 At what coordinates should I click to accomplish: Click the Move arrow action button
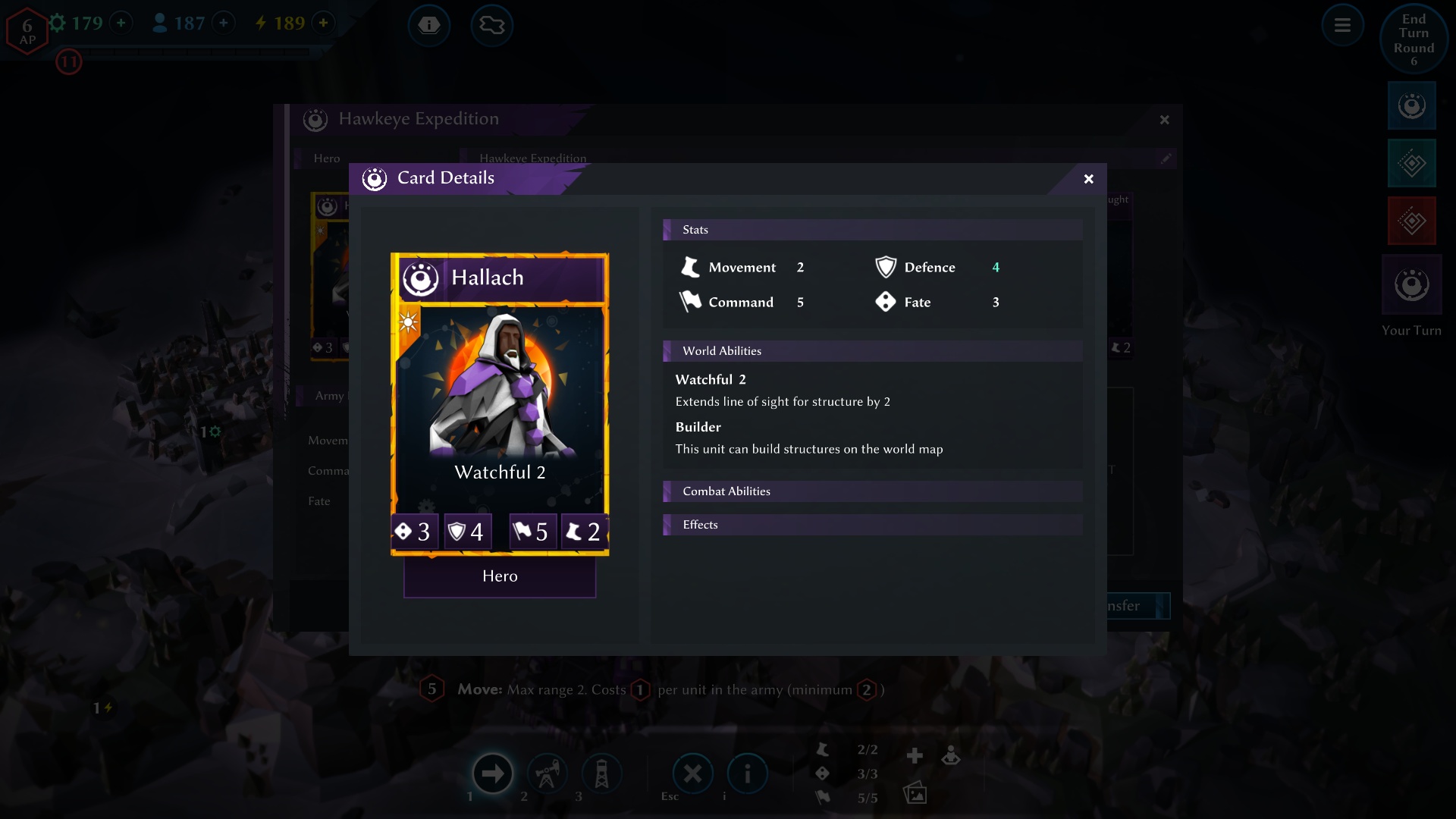492,773
